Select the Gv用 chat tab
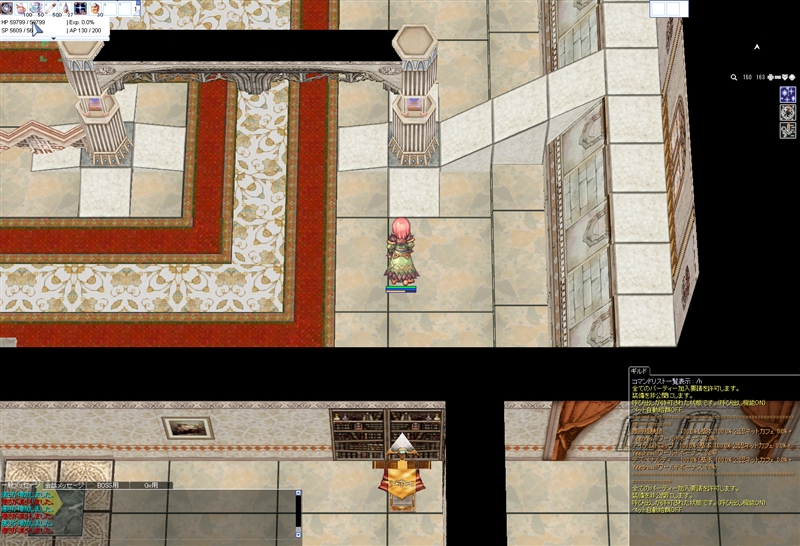Image resolution: width=800 pixels, height=546 pixels. [153, 485]
